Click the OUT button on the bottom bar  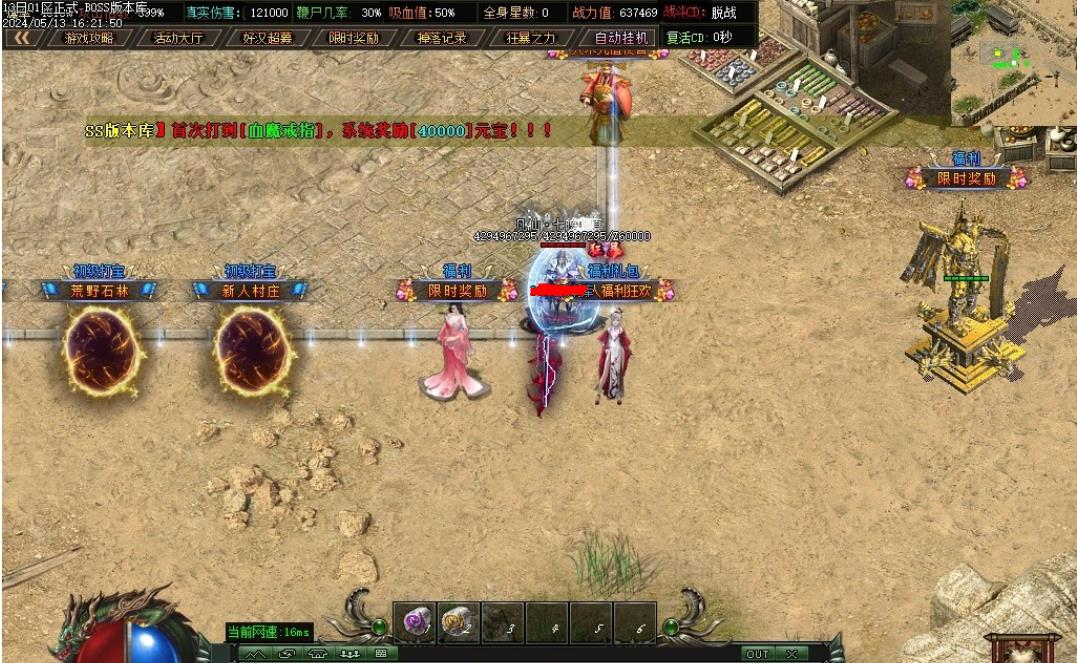point(757,654)
